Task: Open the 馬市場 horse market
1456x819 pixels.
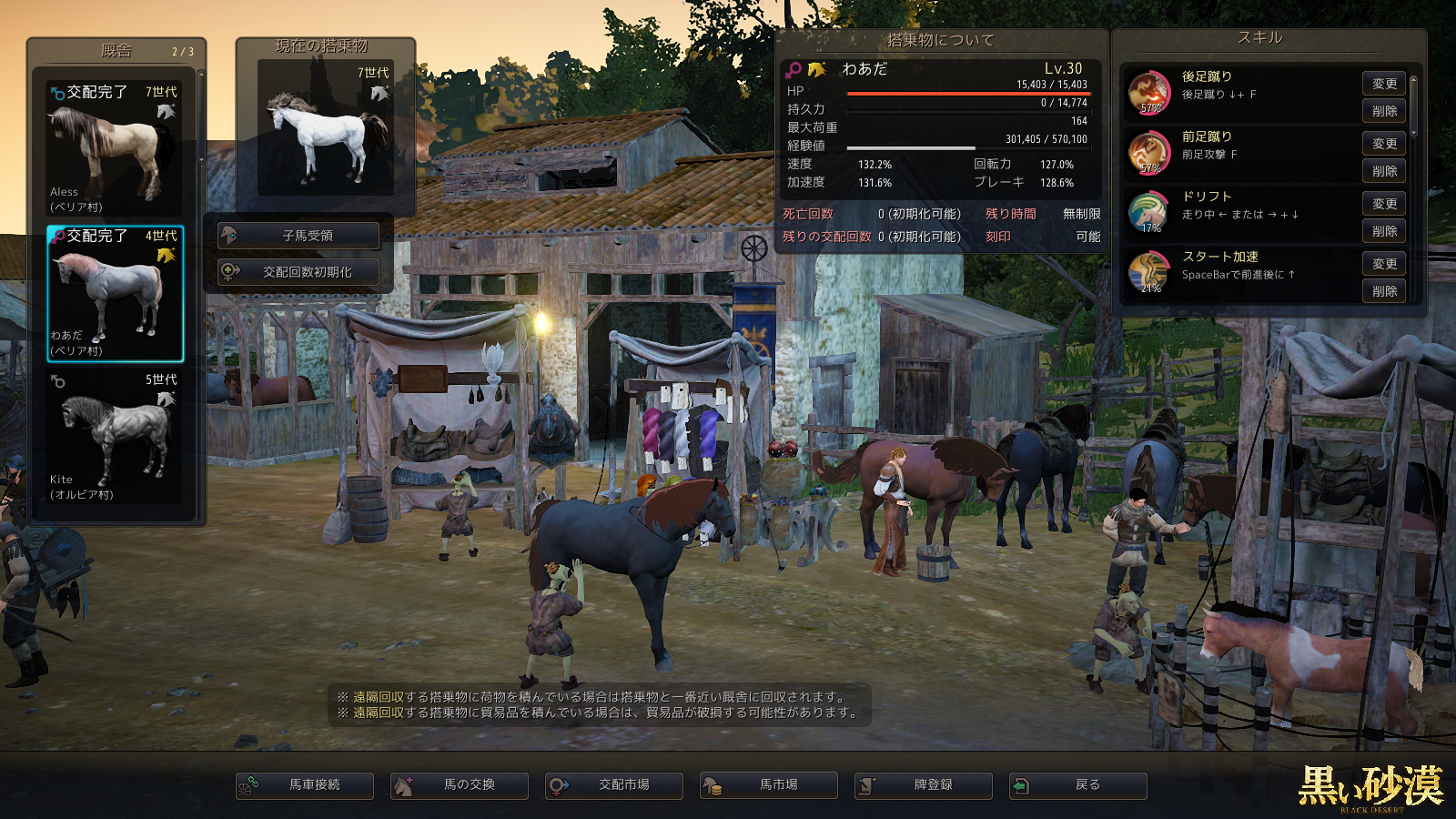Action: point(769,785)
